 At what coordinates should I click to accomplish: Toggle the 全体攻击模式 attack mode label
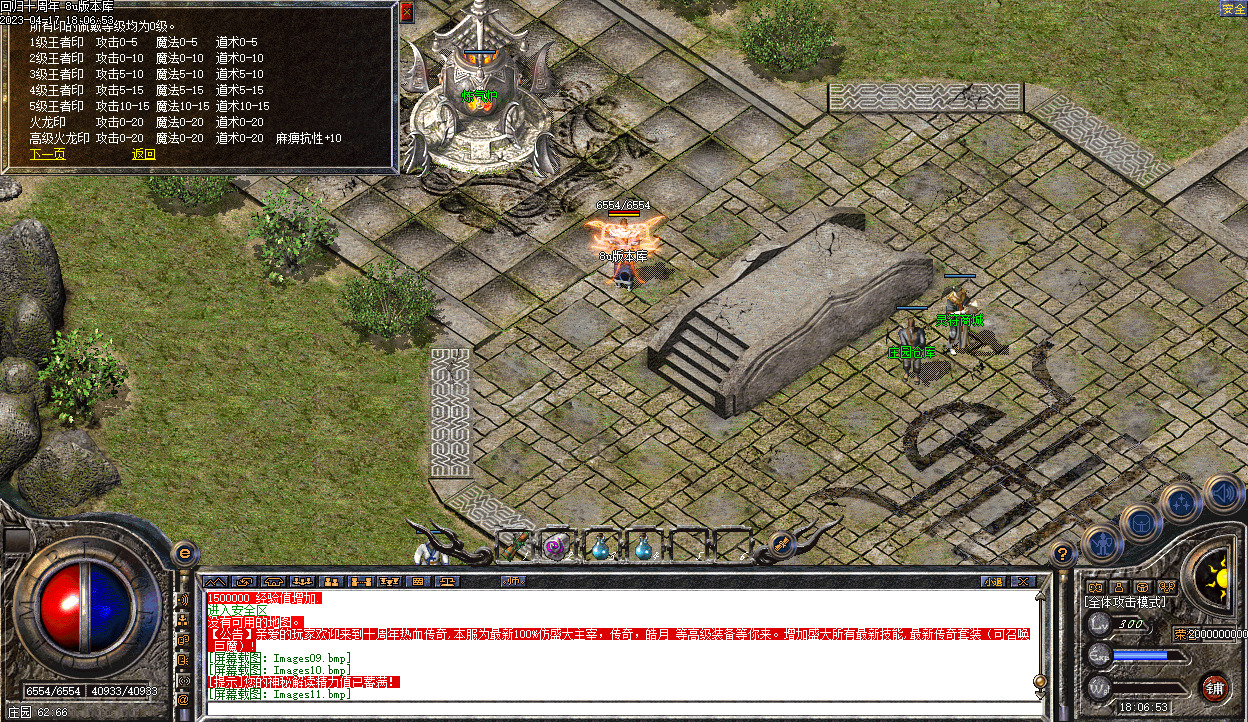pos(1125,602)
